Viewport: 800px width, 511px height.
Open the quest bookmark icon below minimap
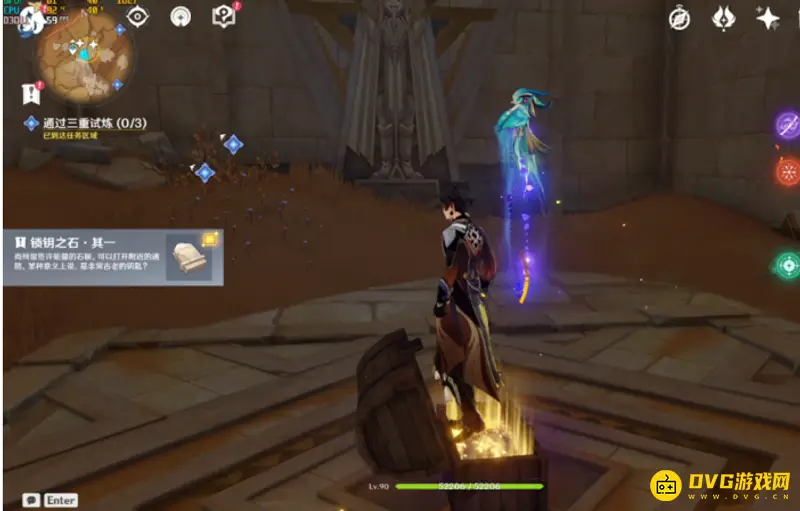pyautogui.click(x=30, y=93)
